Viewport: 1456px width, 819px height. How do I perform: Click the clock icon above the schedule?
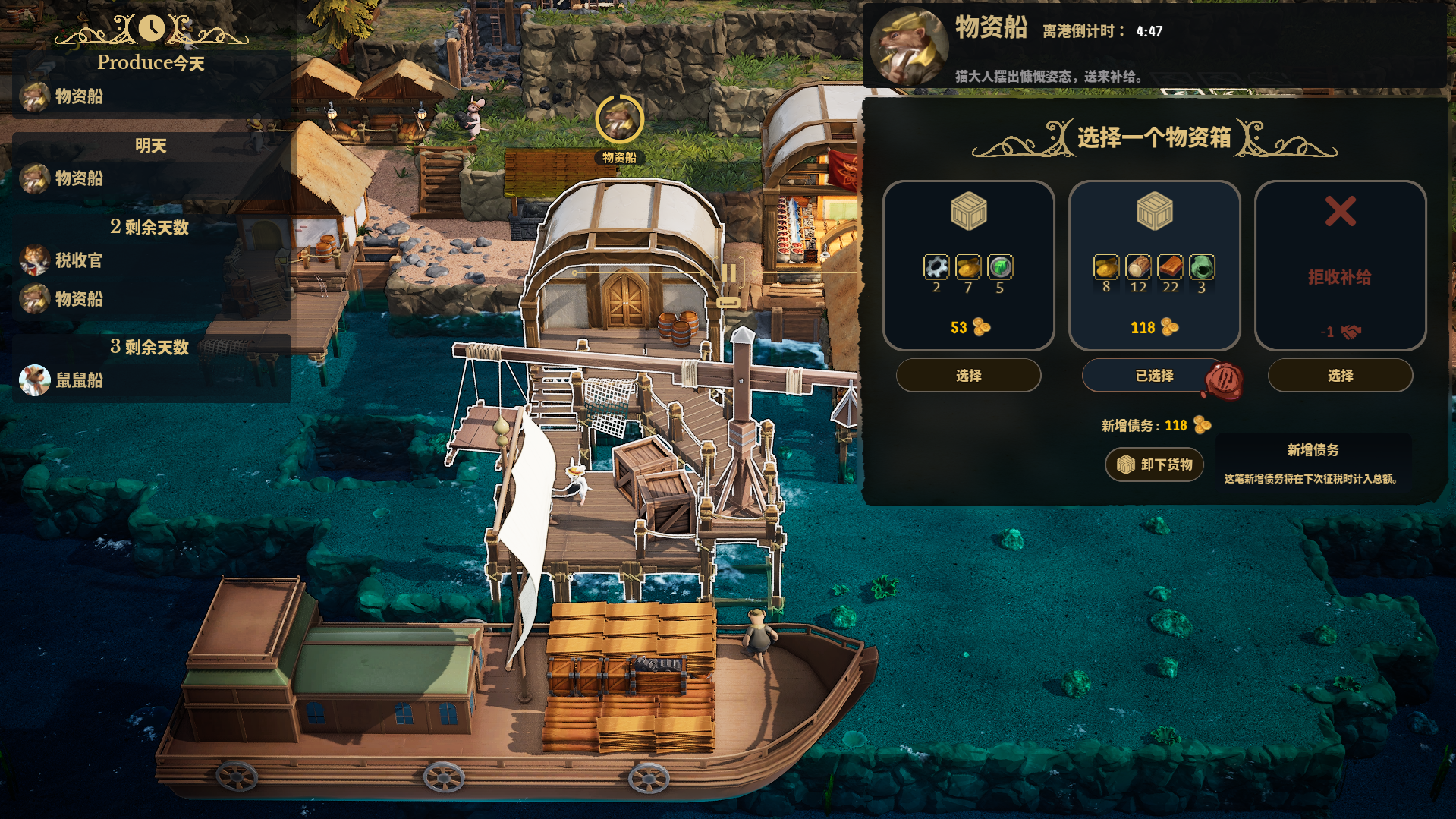click(x=151, y=28)
